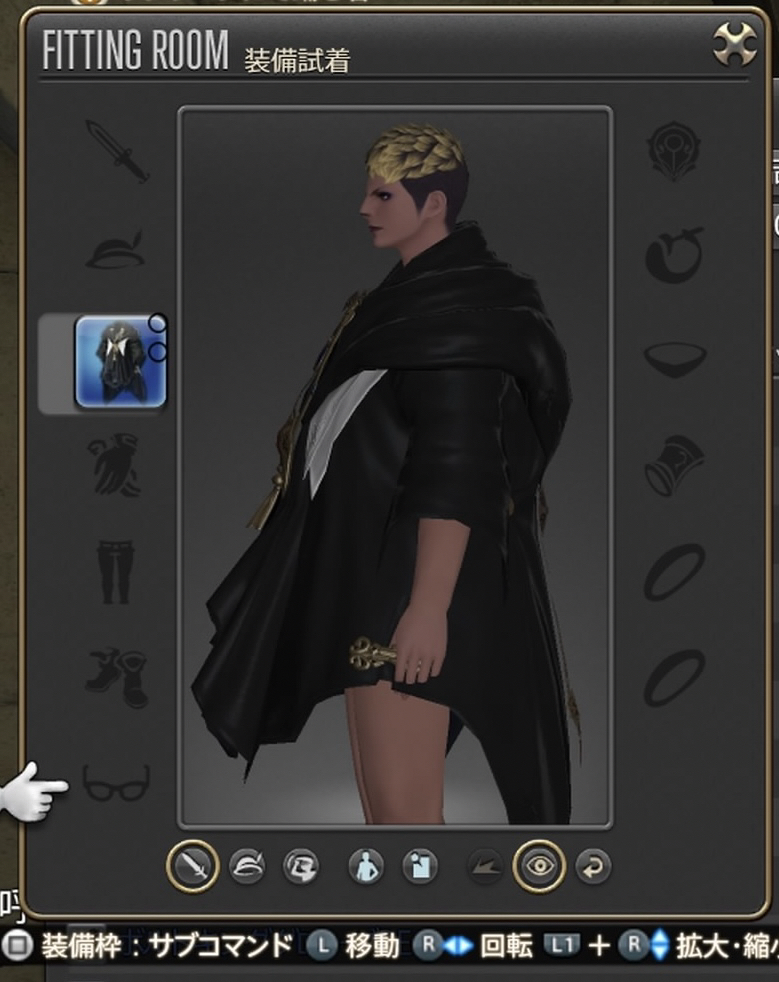This screenshot has width=779, height=982.
Task: Reset the preview with the arrow button
Action: point(593,866)
